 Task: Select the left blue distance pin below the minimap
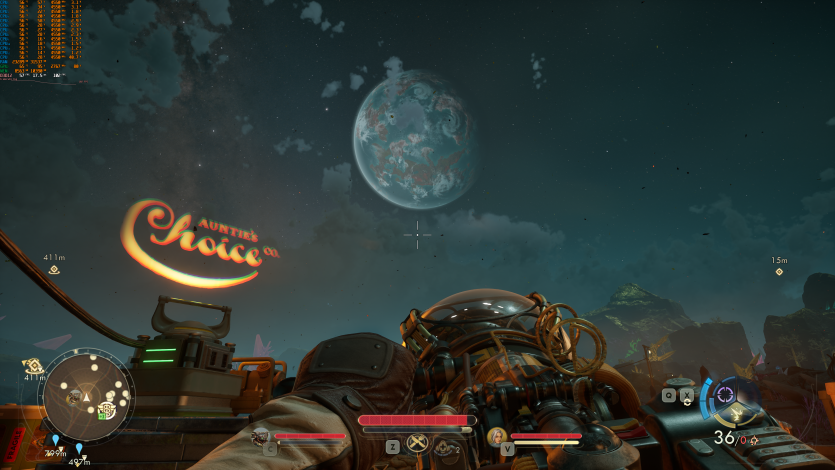point(53,439)
